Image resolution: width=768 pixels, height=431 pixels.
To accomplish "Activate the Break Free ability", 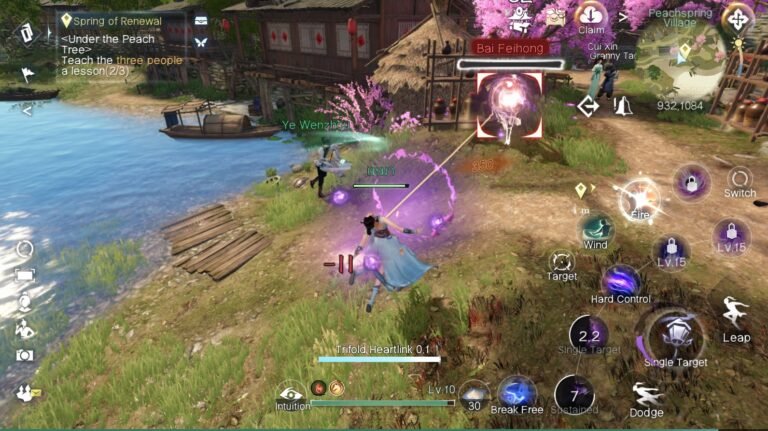I will pos(517,392).
